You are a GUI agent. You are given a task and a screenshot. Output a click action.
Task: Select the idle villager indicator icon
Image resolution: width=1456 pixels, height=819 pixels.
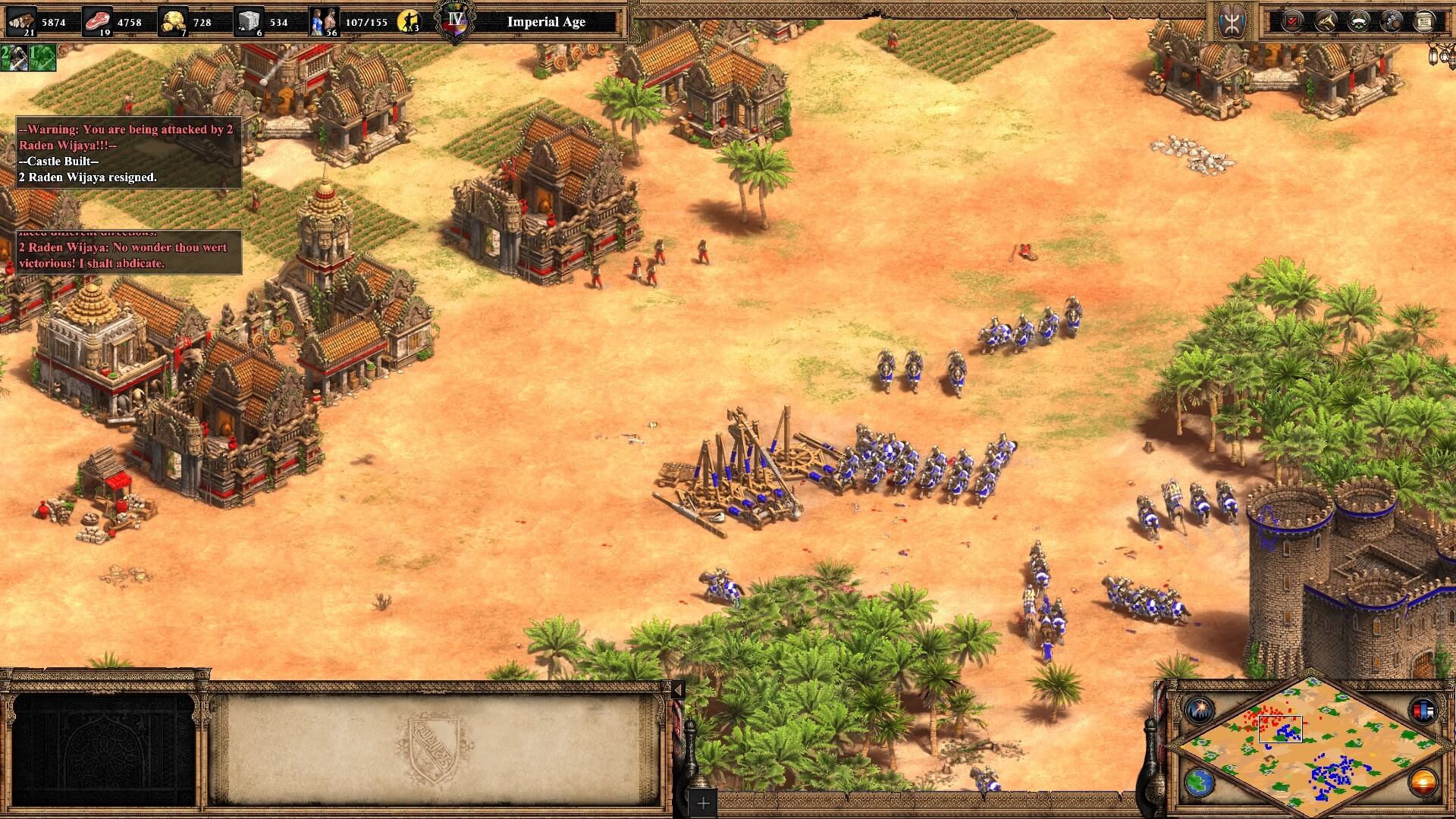click(x=409, y=21)
